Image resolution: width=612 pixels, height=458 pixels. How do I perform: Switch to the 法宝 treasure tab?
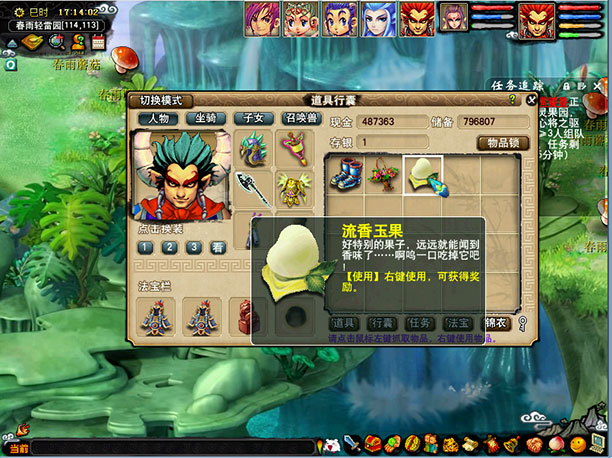point(458,323)
